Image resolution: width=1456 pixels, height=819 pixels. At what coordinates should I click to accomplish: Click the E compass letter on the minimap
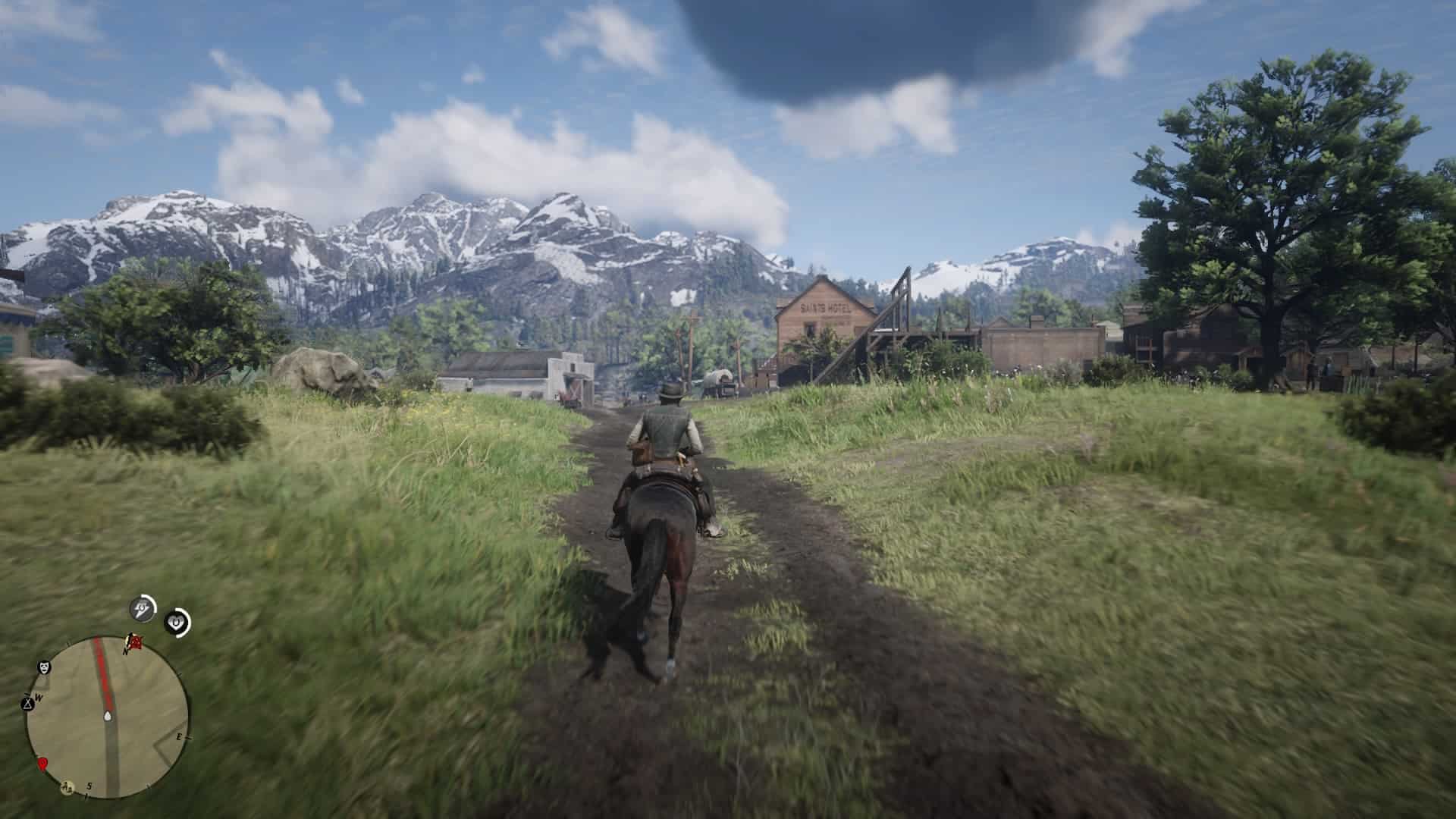tap(179, 736)
